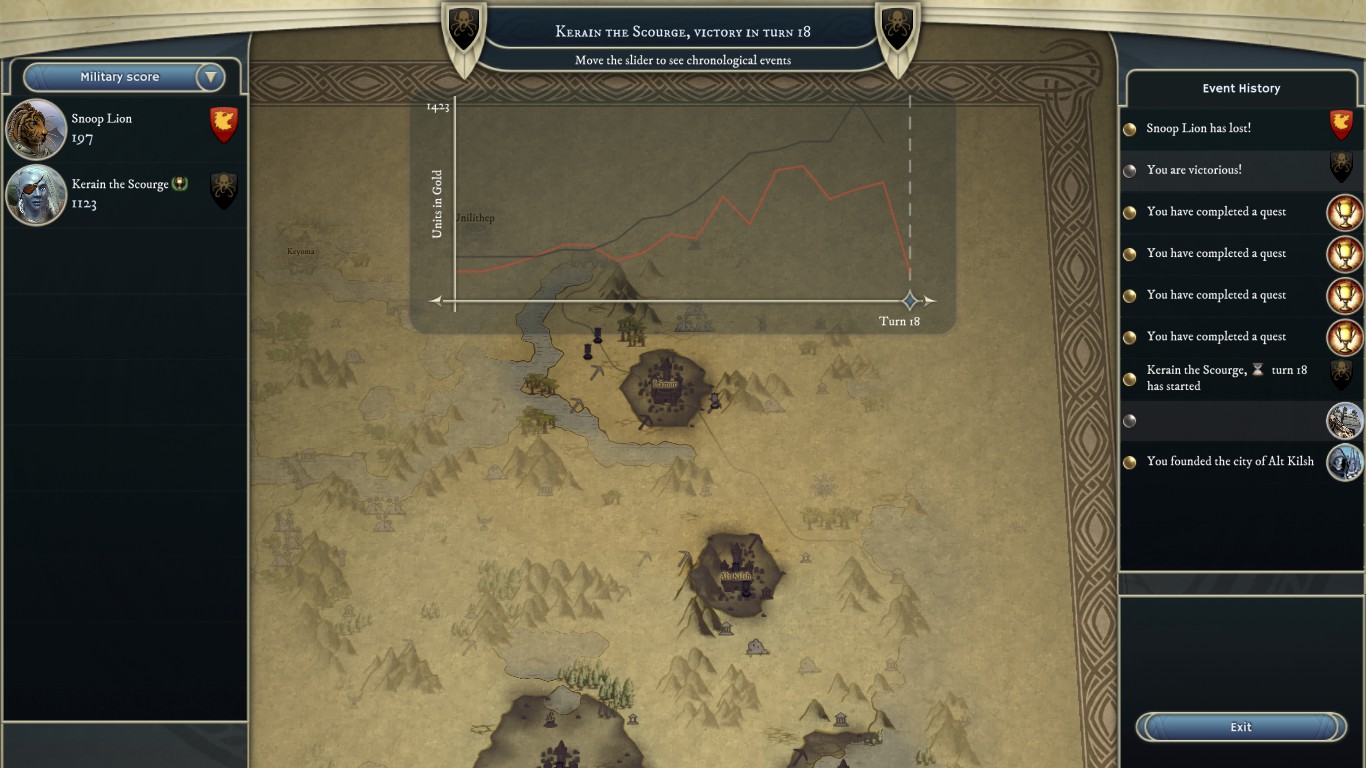The height and width of the screenshot is (768, 1366).
Task: Select 'You founded the city of Alt Kilsh' event
Action: (1230, 462)
